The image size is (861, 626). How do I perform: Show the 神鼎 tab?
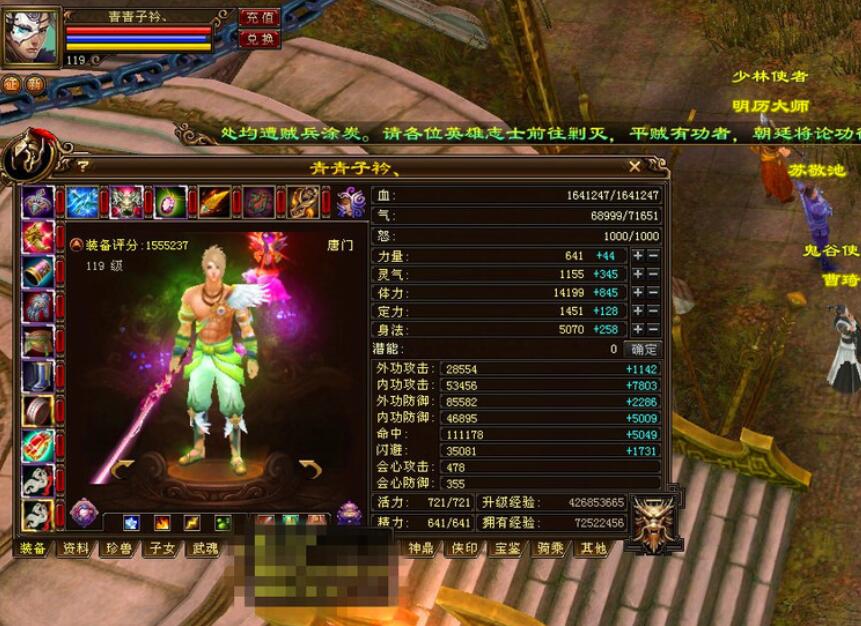tap(421, 548)
